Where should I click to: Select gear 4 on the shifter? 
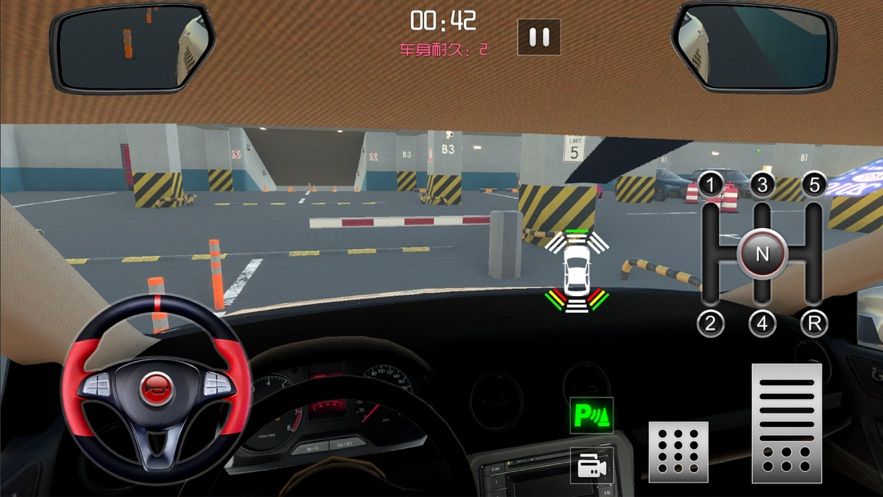click(763, 322)
